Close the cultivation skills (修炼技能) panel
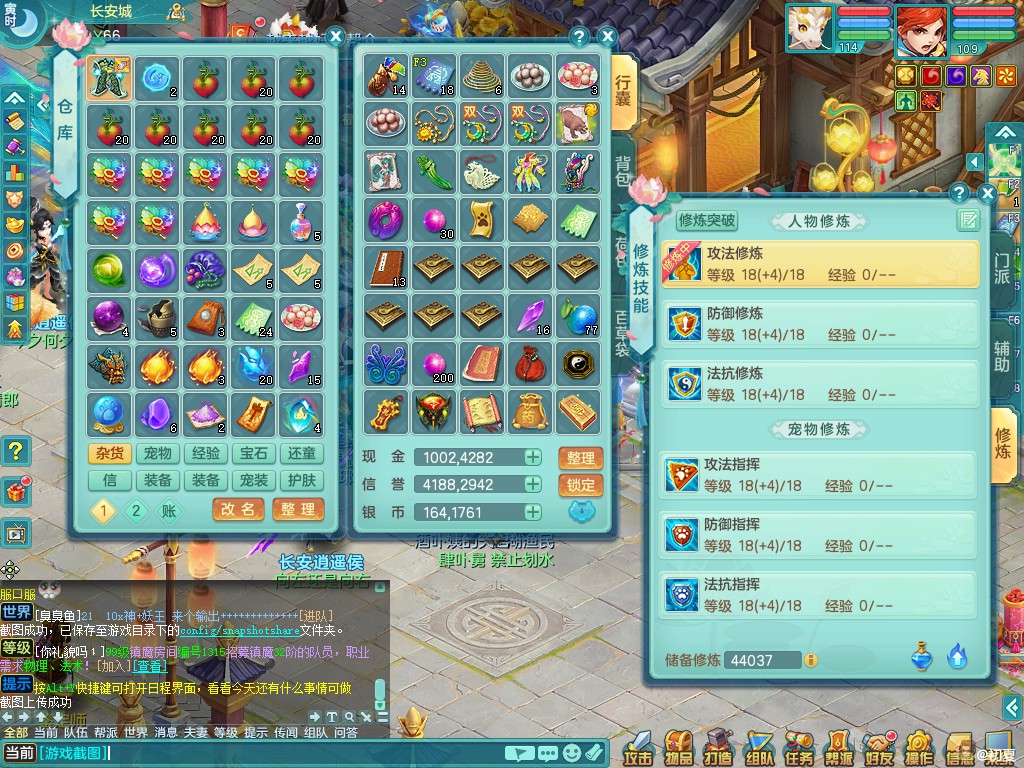The height and width of the screenshot is (768, 1024). click(987, 193)
